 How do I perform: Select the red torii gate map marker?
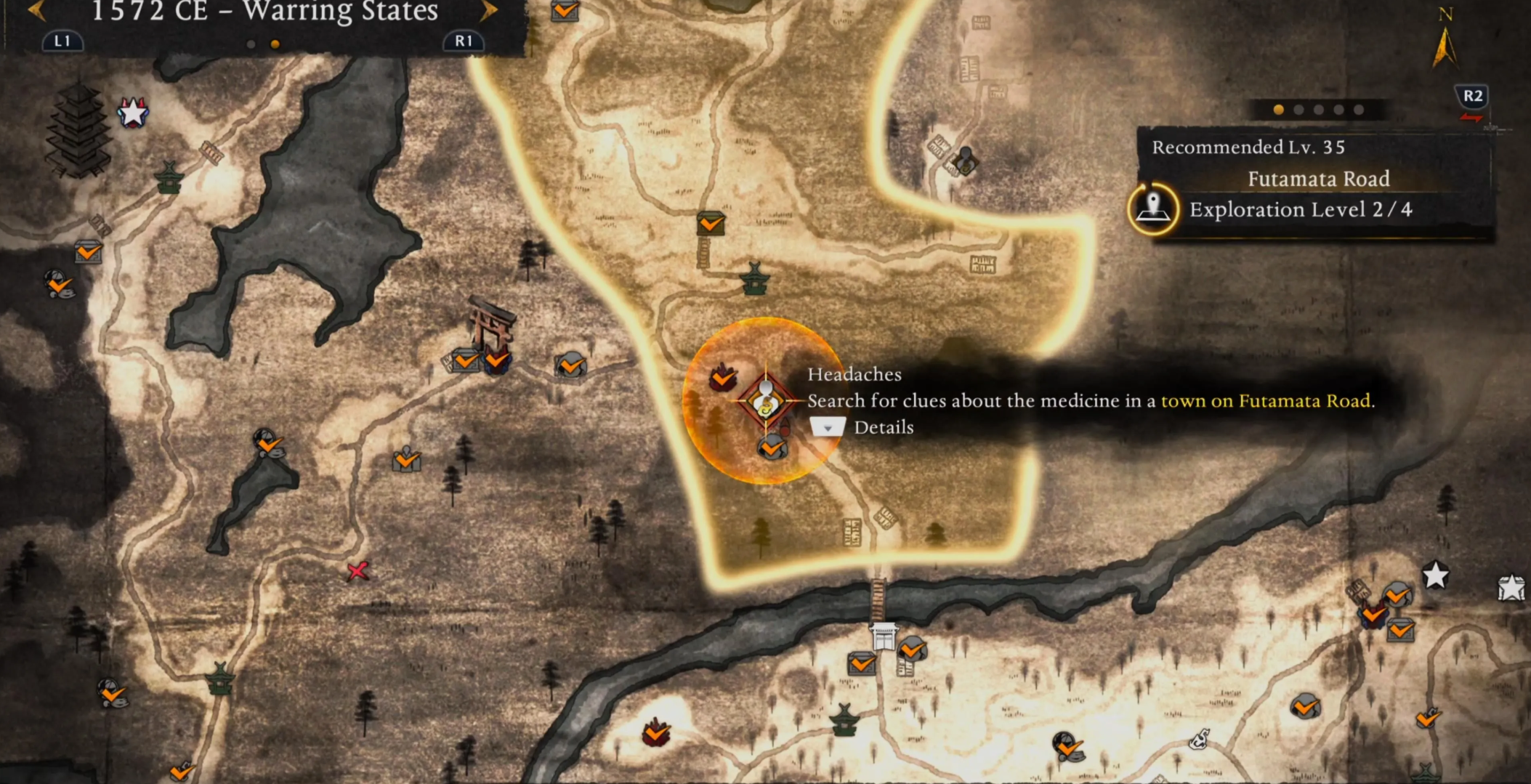pyautogui.click(x=492, y=323)
